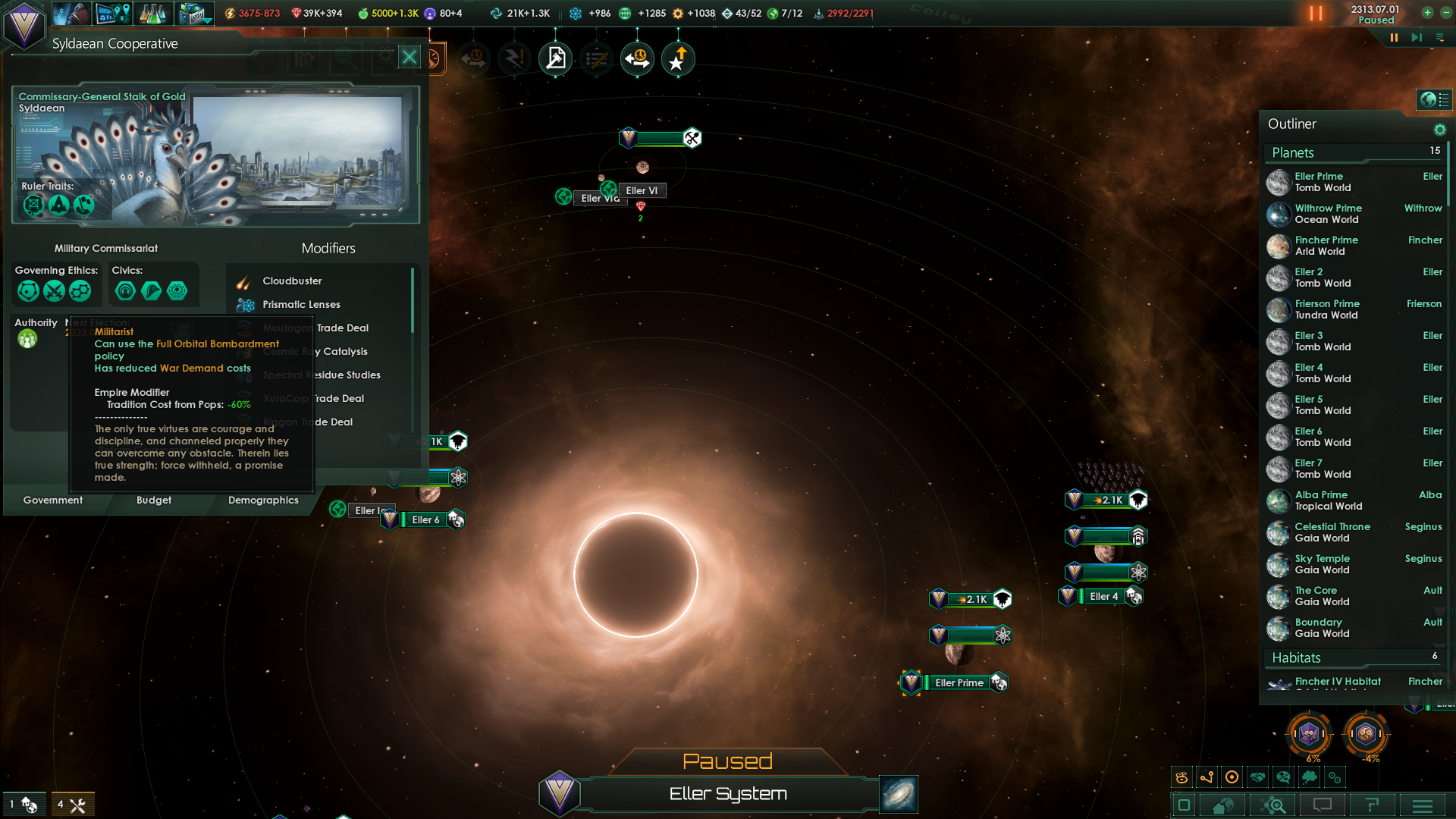The image size is (1456, 819).
Task: Go to home planet button
Action: coord(1222,805)
